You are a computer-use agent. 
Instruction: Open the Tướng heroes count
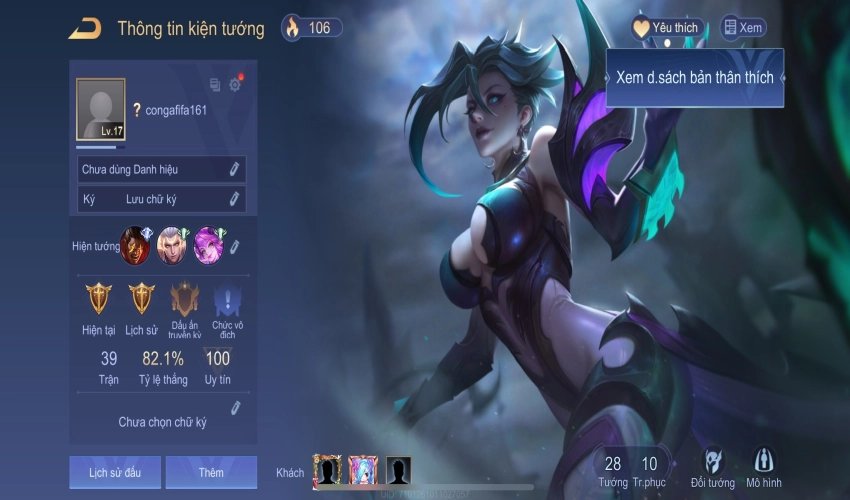tap(613, 470)
